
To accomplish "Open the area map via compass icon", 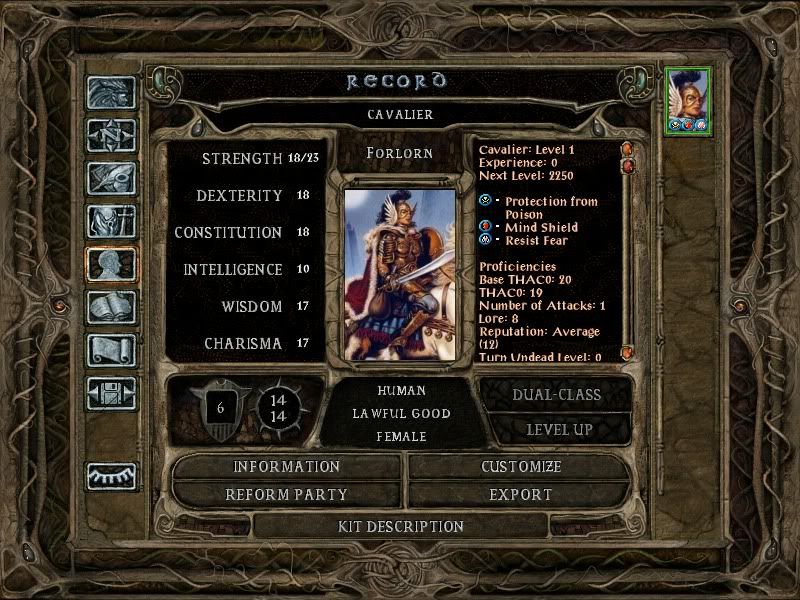I will [111, 136].
